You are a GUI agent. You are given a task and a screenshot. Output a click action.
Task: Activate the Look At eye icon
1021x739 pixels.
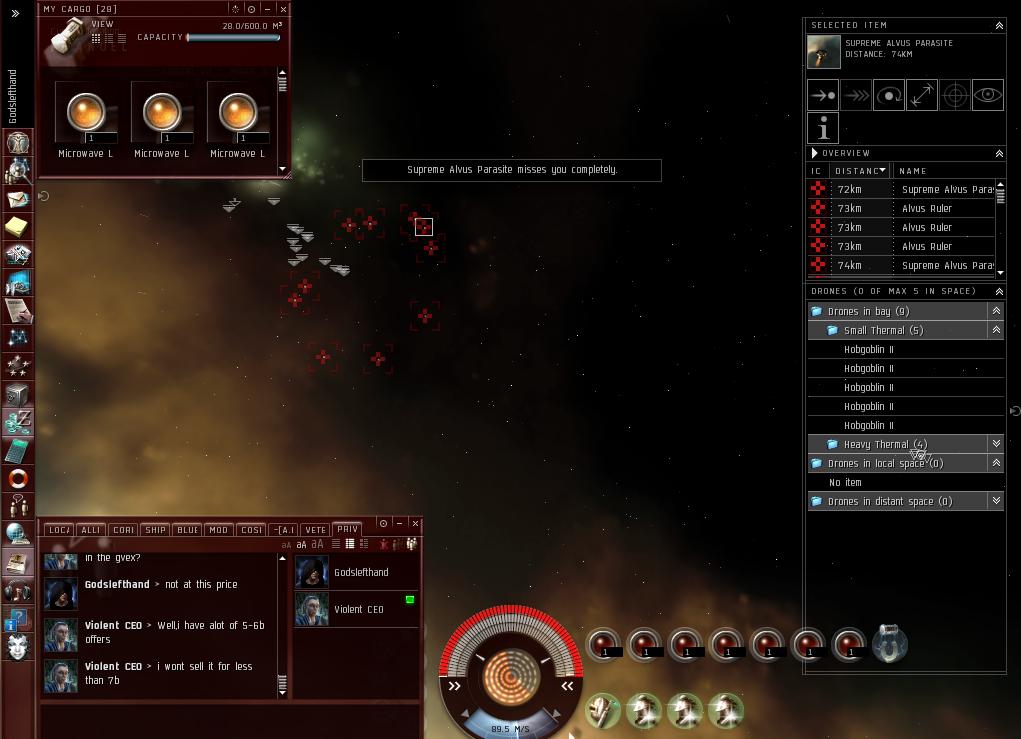pos(988,96)
